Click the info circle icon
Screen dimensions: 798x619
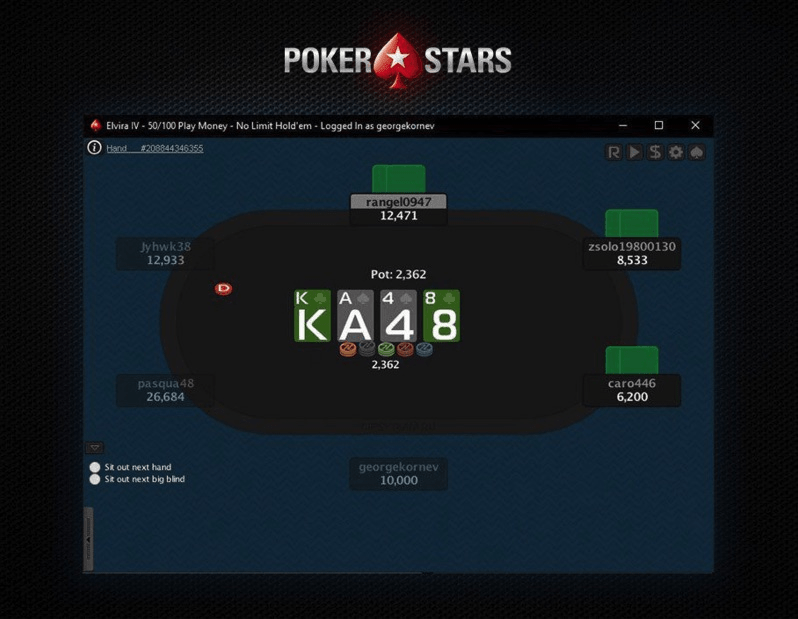click(95, 148)
